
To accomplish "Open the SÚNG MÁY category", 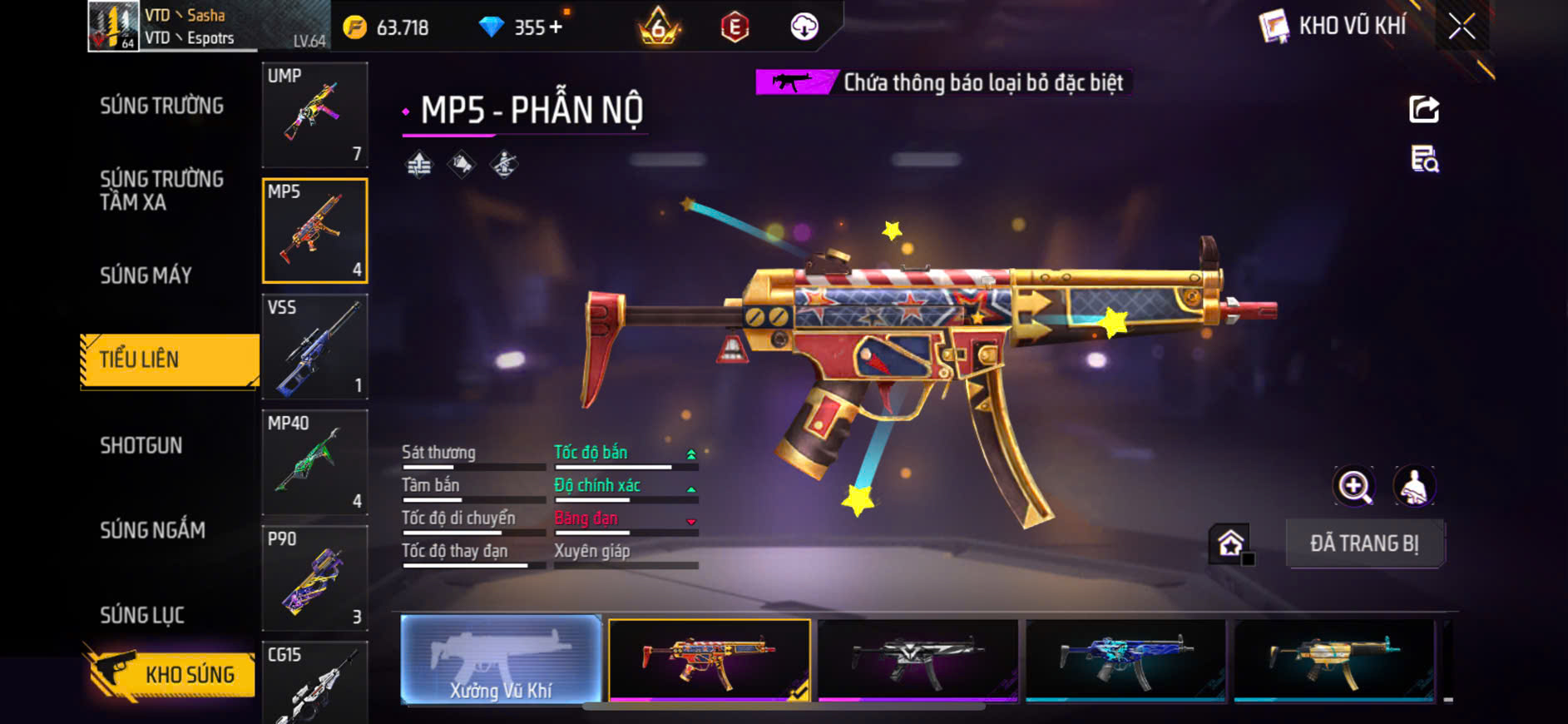I will pyautogui.click(x=146, y=275).
